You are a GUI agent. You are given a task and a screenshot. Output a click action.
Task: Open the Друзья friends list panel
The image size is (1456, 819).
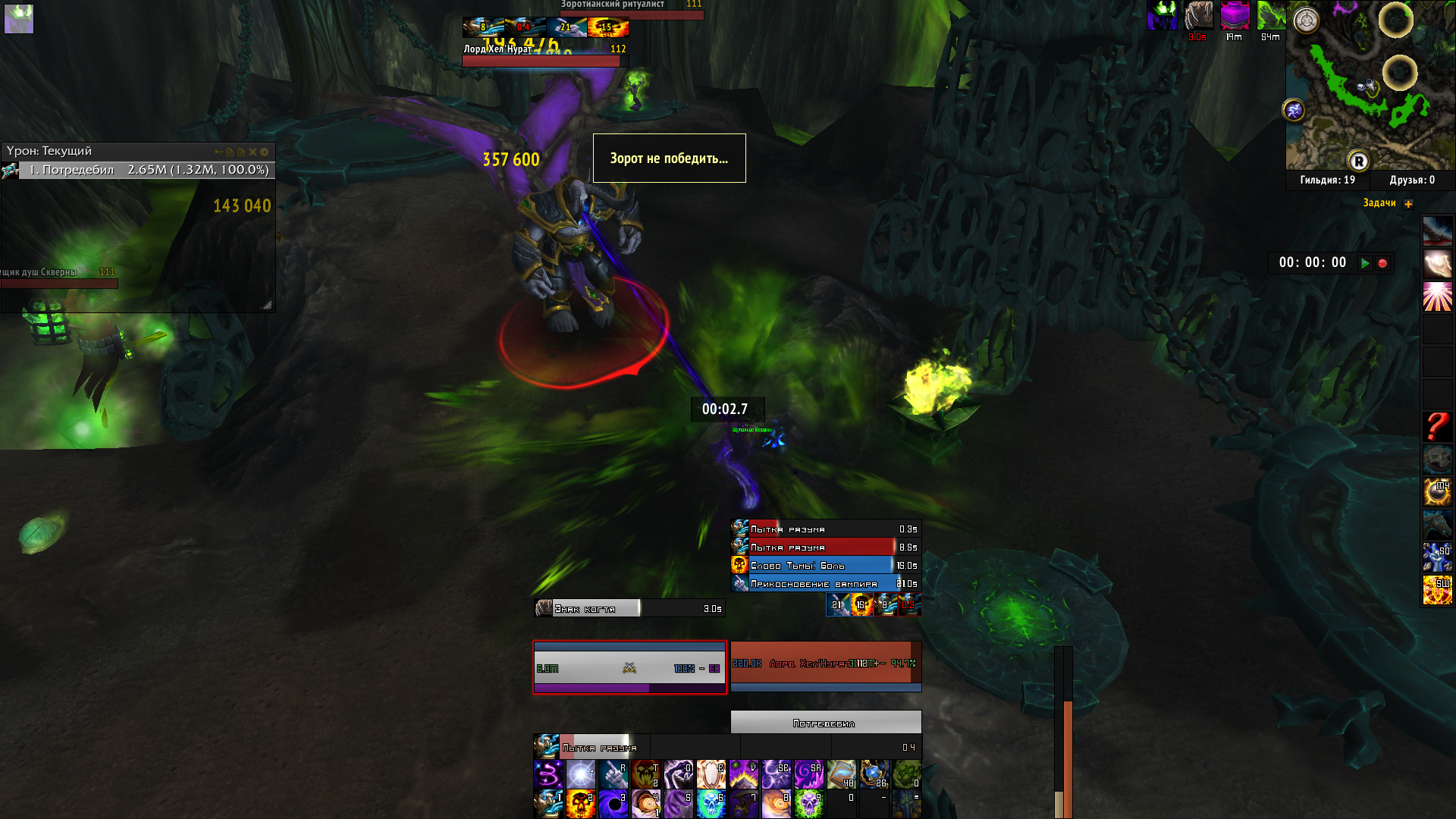[x=1412, y=180]
